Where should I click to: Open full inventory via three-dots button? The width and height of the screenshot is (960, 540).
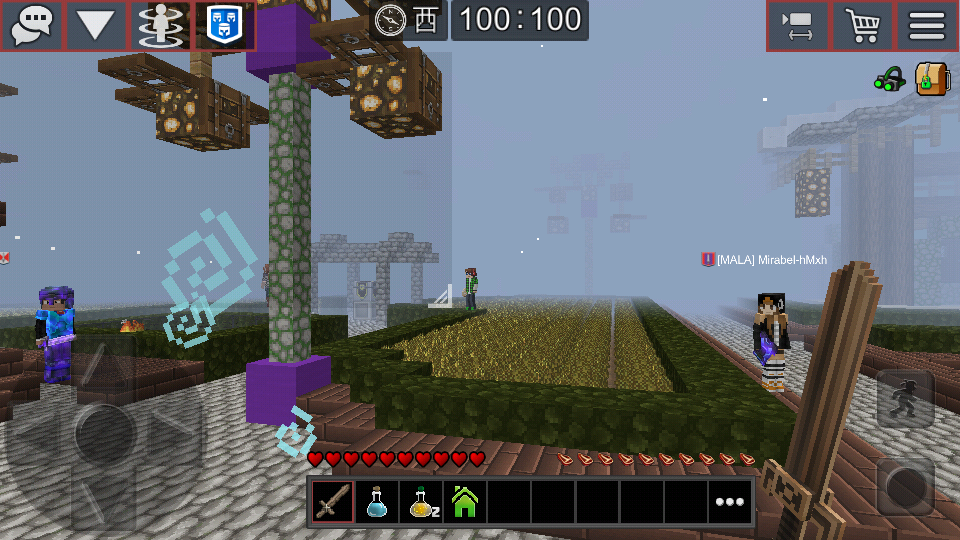pos(729,501)
